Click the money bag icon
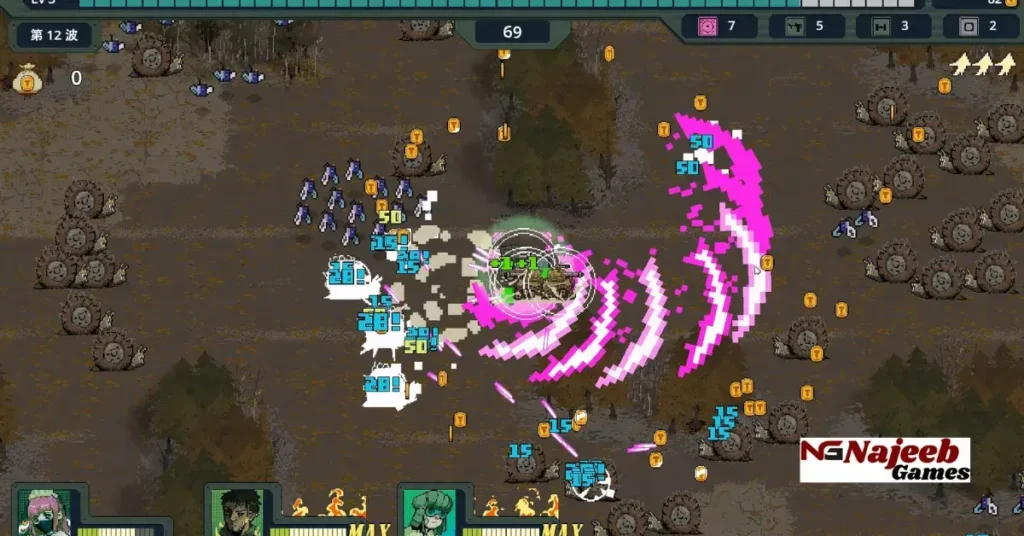The image size is (1024, 536). 26,78
